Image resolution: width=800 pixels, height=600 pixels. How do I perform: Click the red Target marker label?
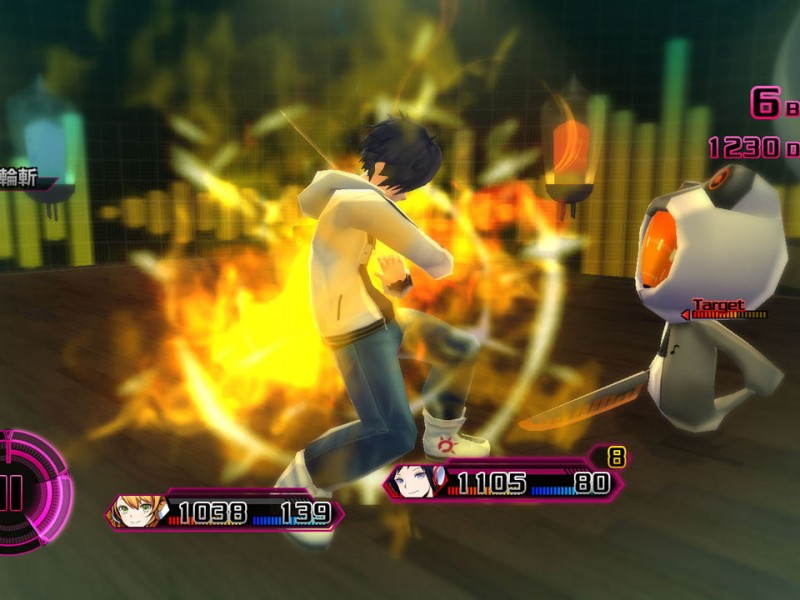tap(718, 305)
